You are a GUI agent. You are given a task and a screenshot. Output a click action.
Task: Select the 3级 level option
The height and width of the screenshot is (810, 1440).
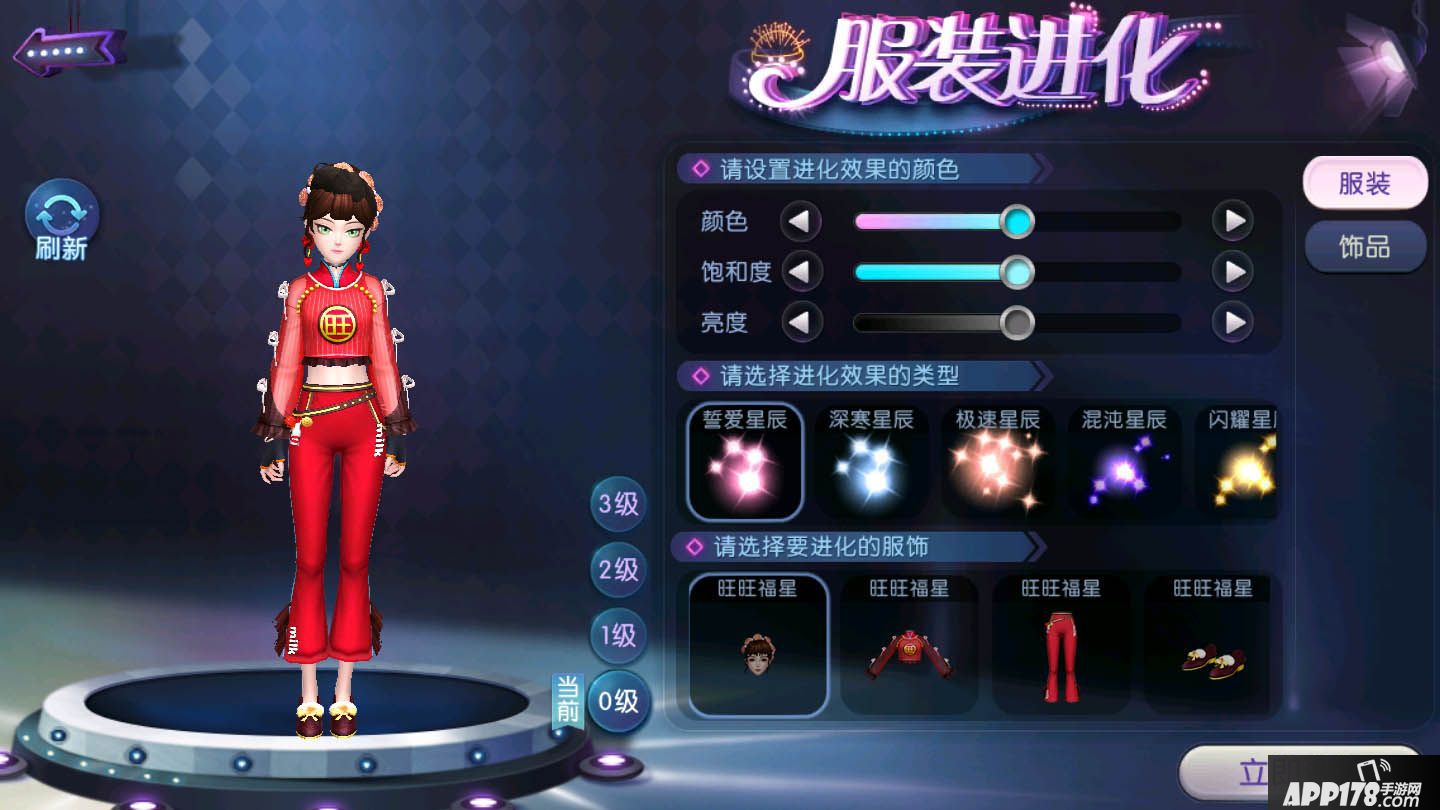click(617, 505)
